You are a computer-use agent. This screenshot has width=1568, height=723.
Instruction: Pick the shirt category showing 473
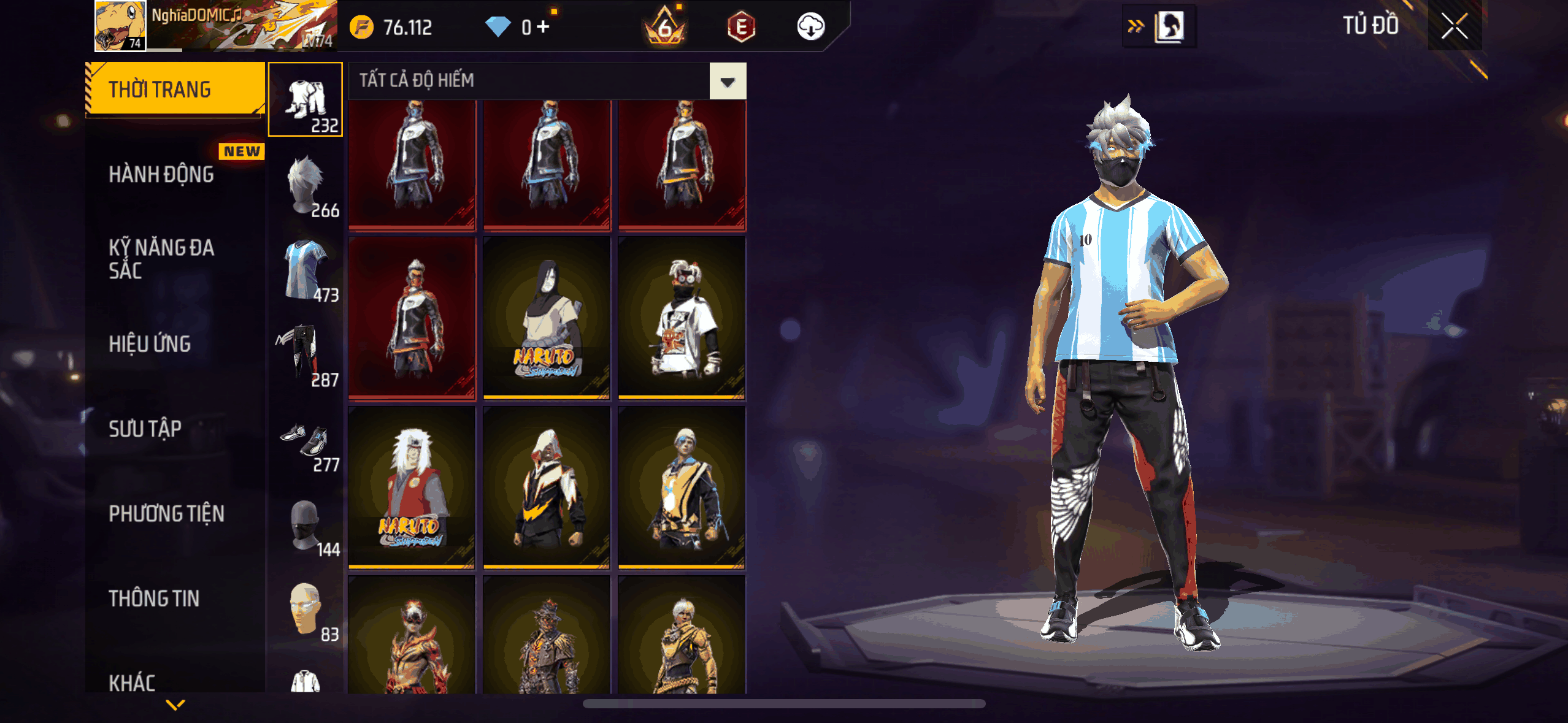(x=306, y=270)
